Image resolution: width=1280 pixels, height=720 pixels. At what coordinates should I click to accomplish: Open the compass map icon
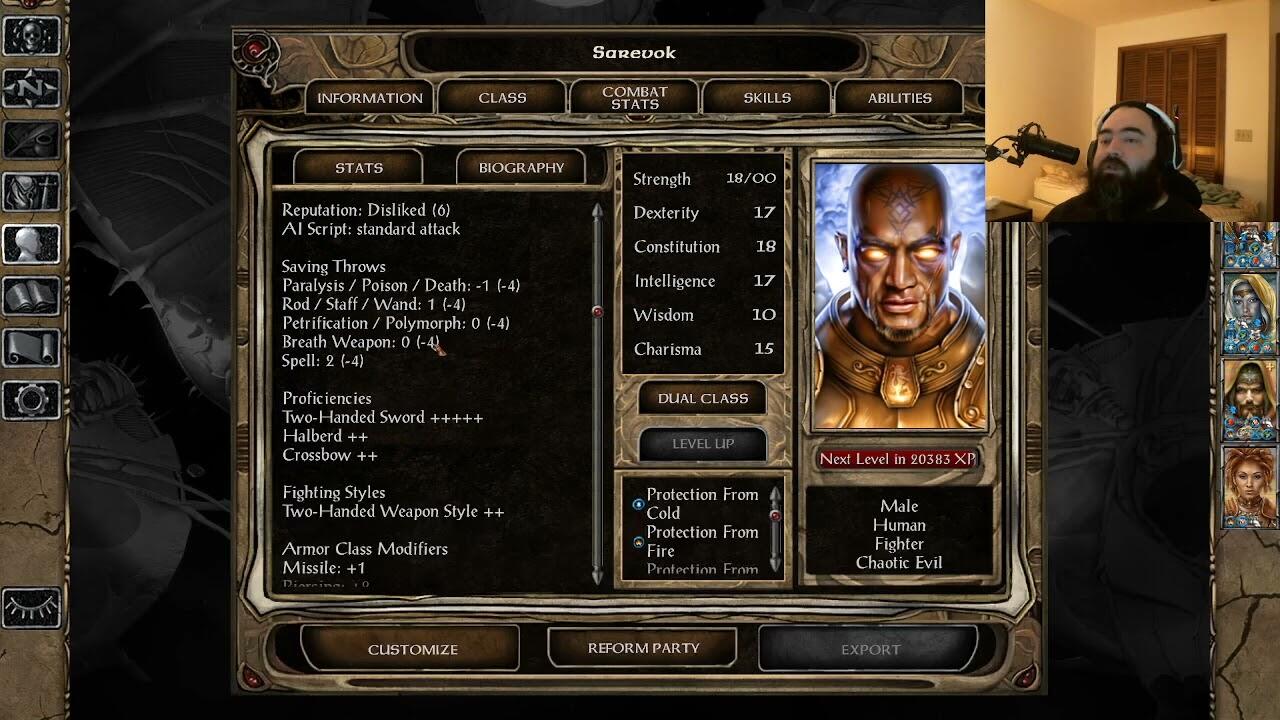point(31,88)
